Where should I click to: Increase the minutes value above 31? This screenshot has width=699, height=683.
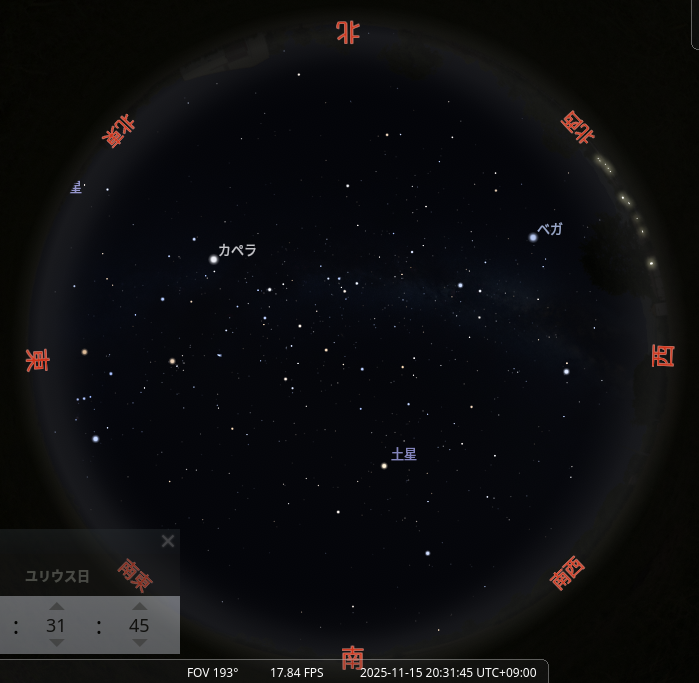(57, 606)
